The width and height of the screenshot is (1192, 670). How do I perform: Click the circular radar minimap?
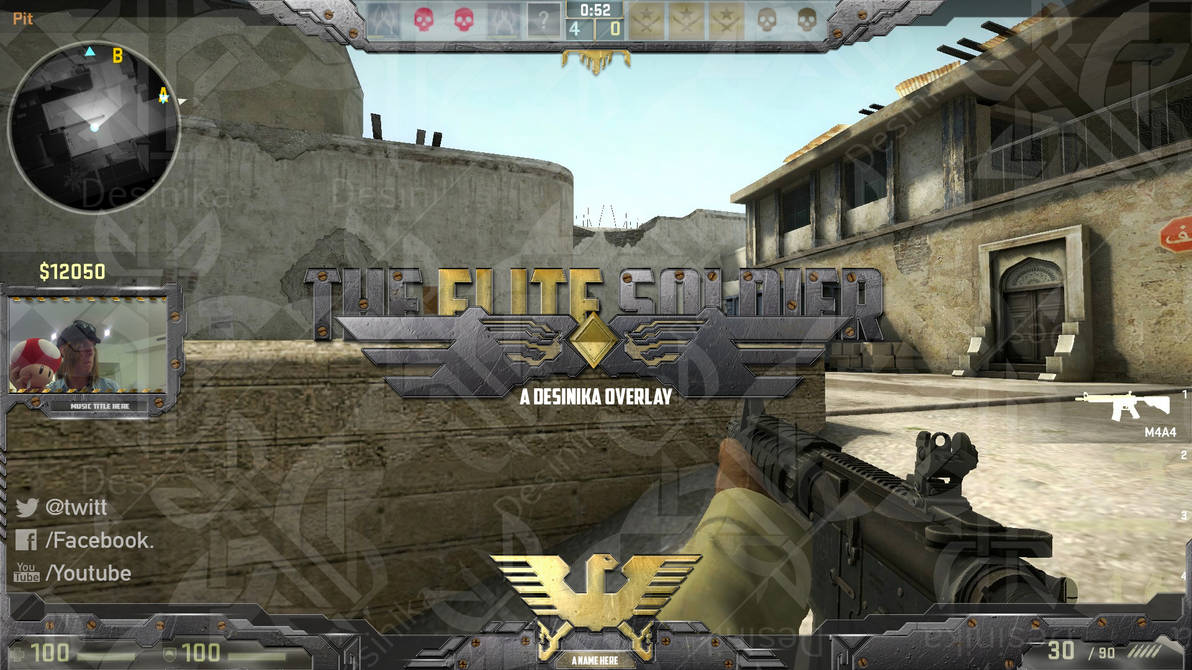[x=94, y=126]
